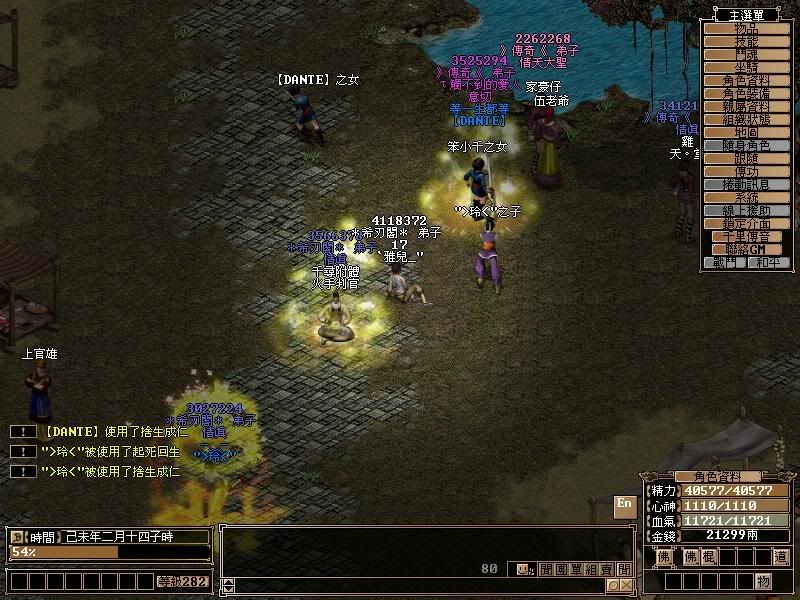
Task: Open the 角色裝備 equipment menu entry
Action: point(747,93)
